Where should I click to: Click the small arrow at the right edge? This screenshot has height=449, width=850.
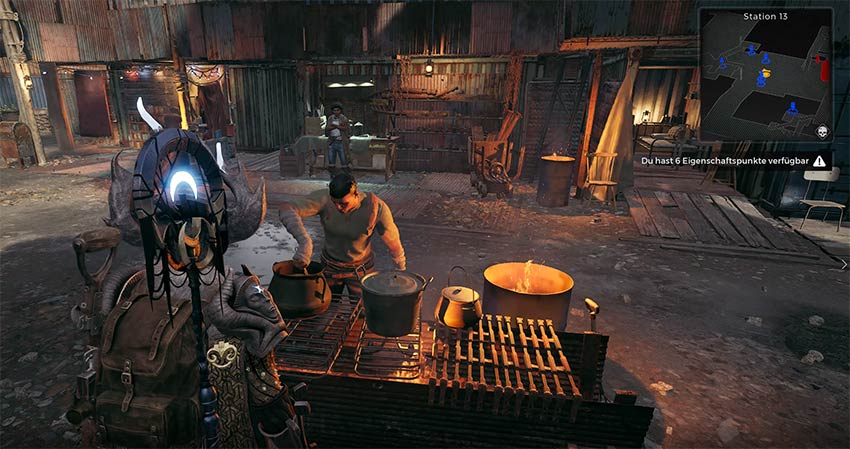(844, 263)
